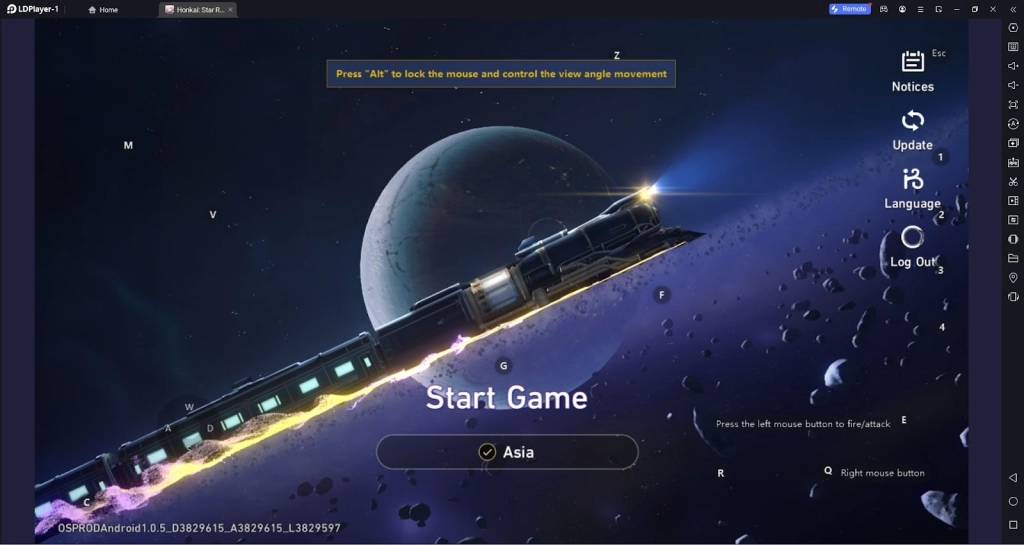
Task: Start the game
Action: click(x=506, y=398)
